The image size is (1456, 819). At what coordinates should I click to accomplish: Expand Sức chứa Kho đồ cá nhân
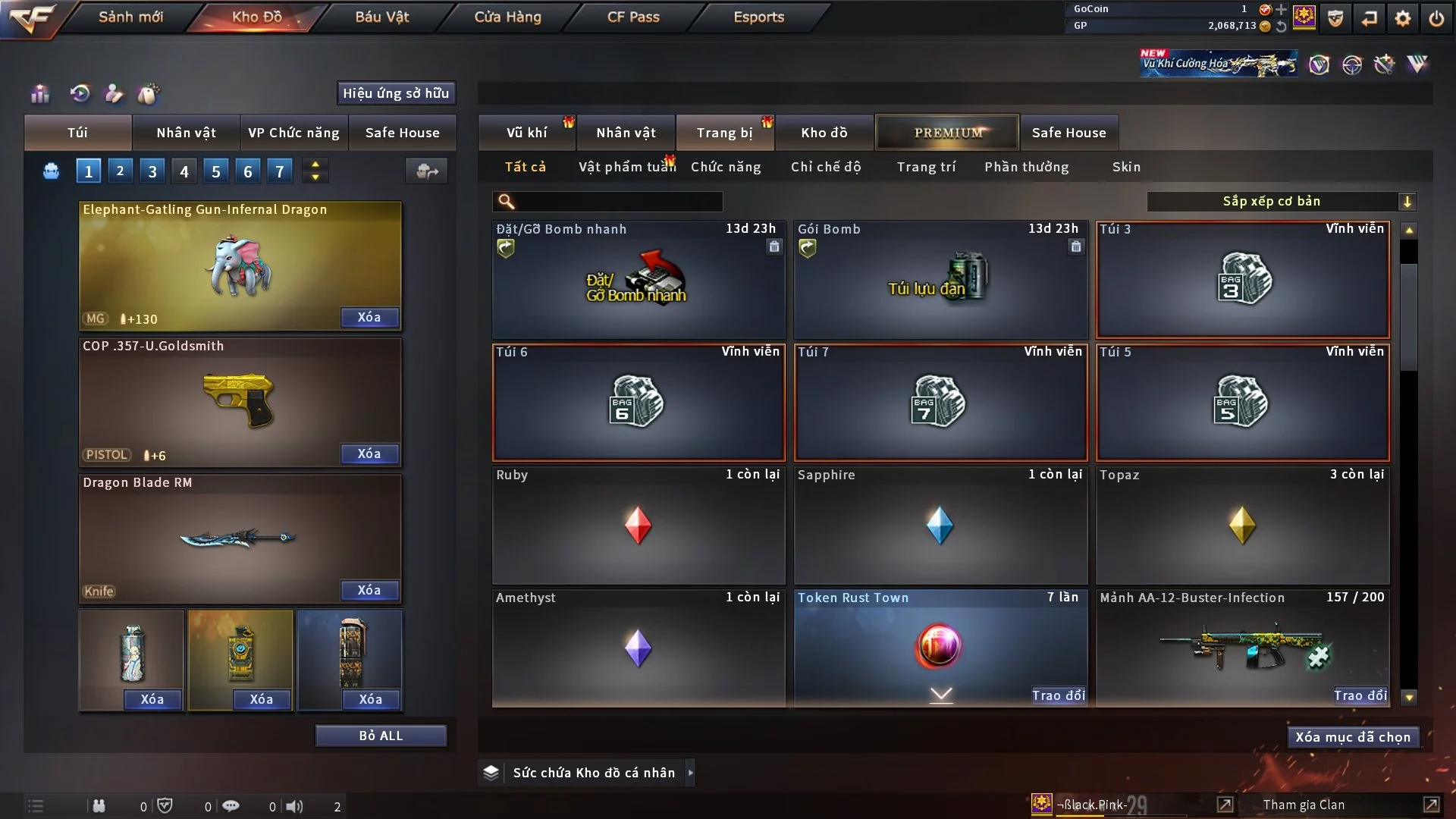593,773
